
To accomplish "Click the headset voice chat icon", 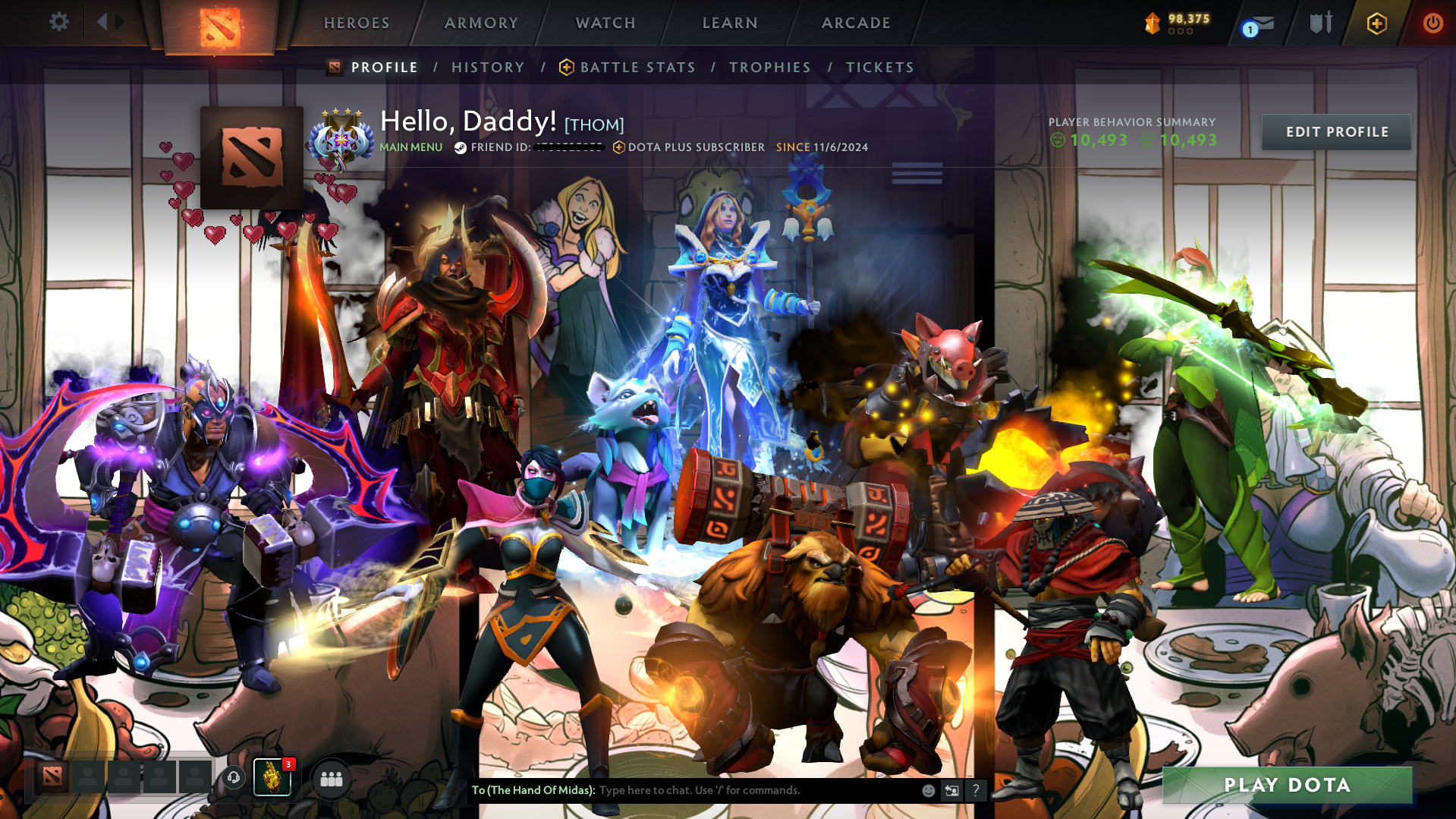I will 233,779.
